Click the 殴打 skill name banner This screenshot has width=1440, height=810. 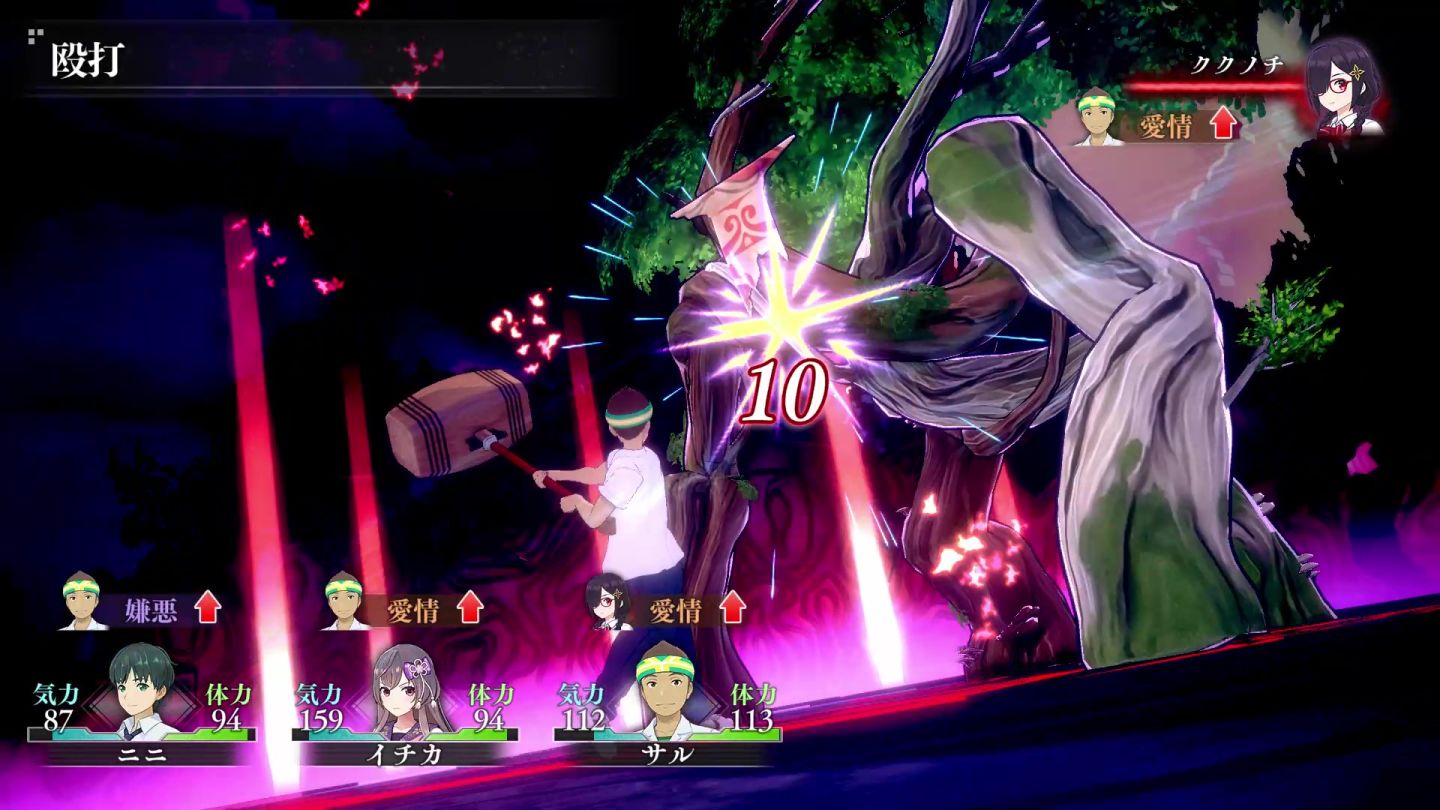click(x=88, y=62)
